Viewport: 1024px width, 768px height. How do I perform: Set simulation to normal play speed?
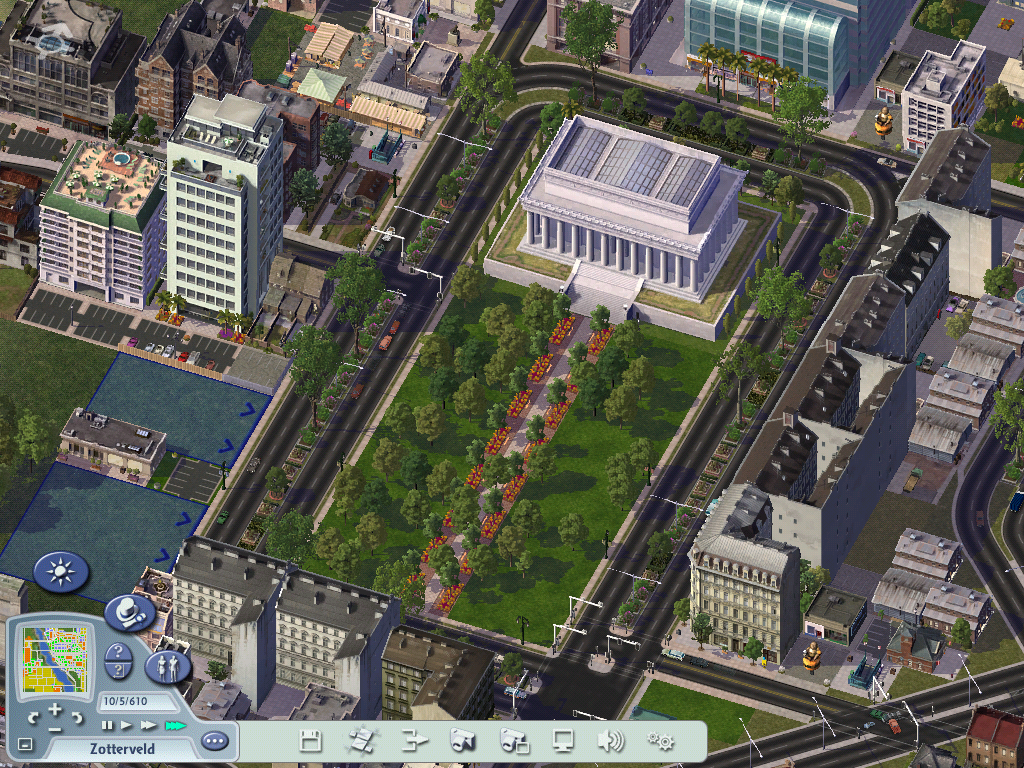click(126, 724)
